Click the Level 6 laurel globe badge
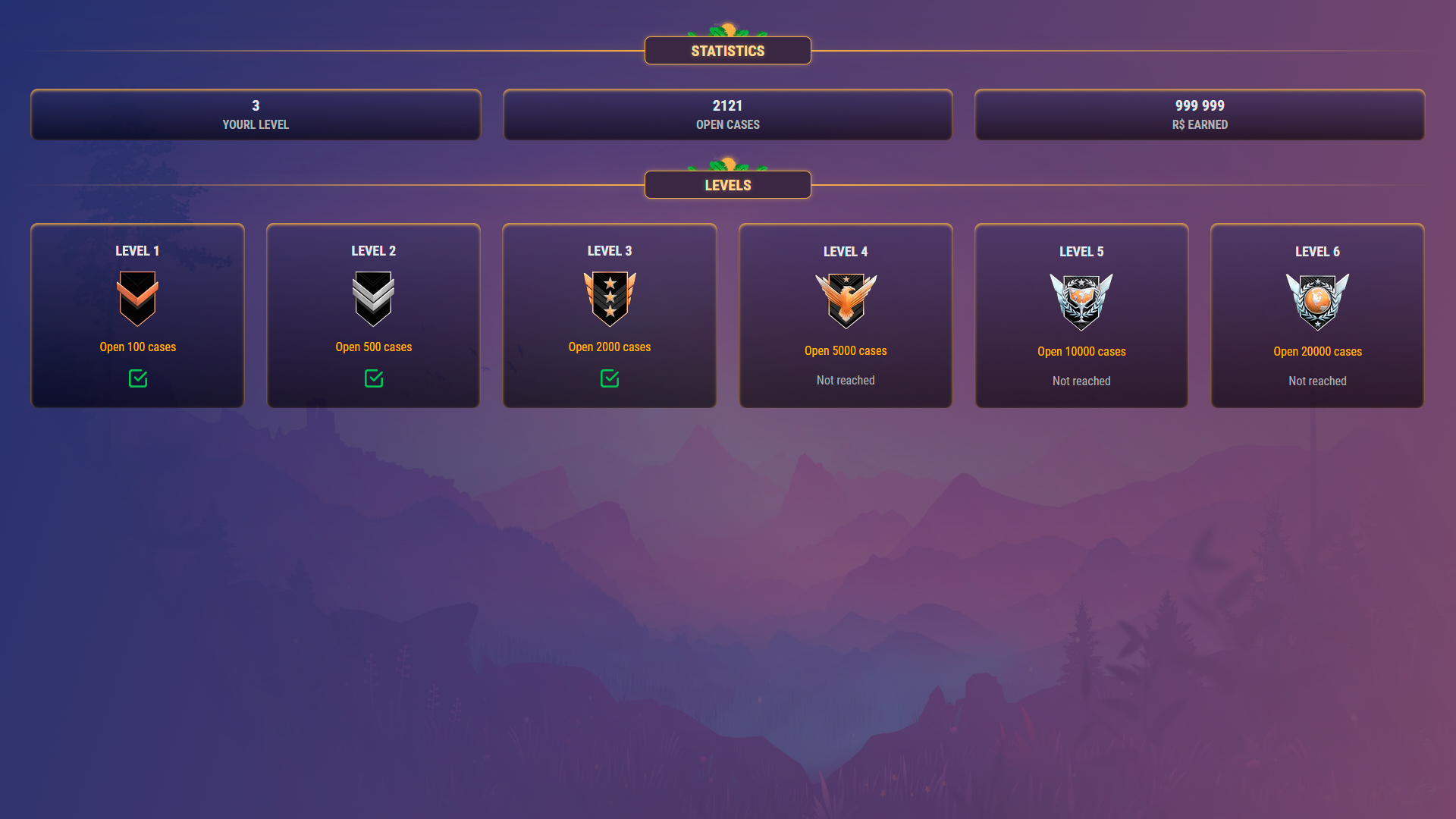 1317,302
